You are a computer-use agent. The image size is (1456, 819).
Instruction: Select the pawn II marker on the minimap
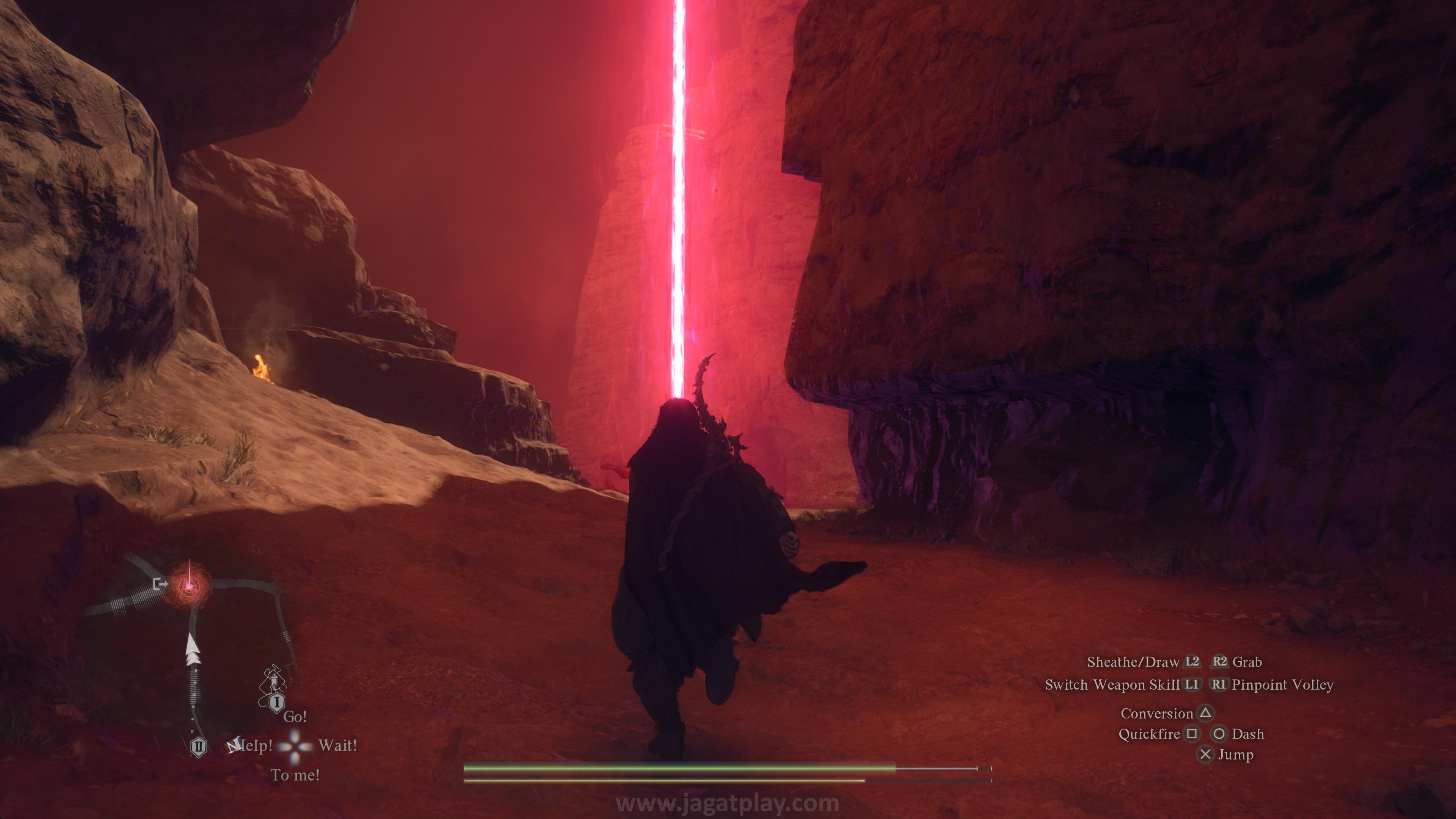pyautogui.click(x=198, y=747)
